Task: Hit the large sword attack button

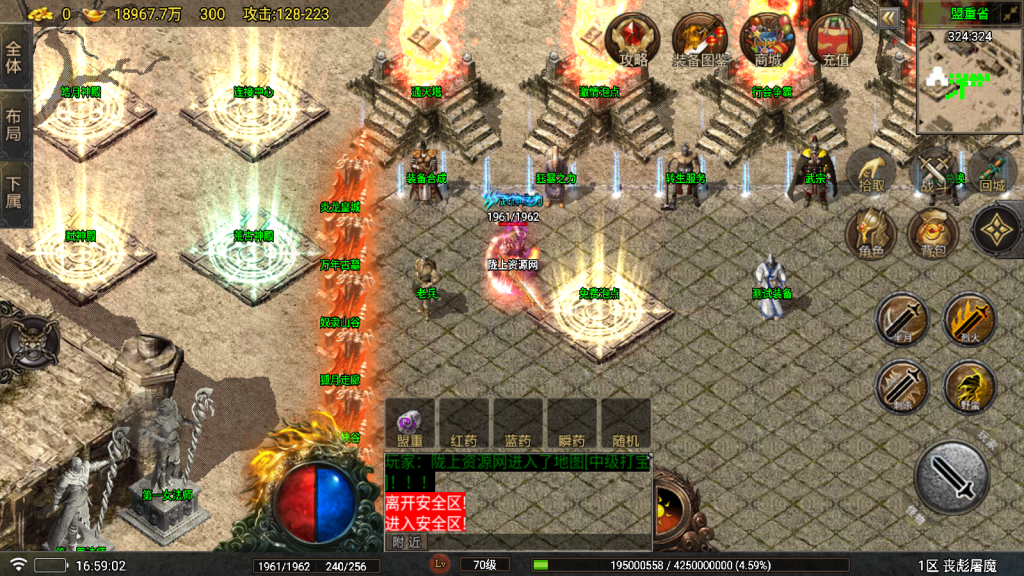Action: (951, 478)
